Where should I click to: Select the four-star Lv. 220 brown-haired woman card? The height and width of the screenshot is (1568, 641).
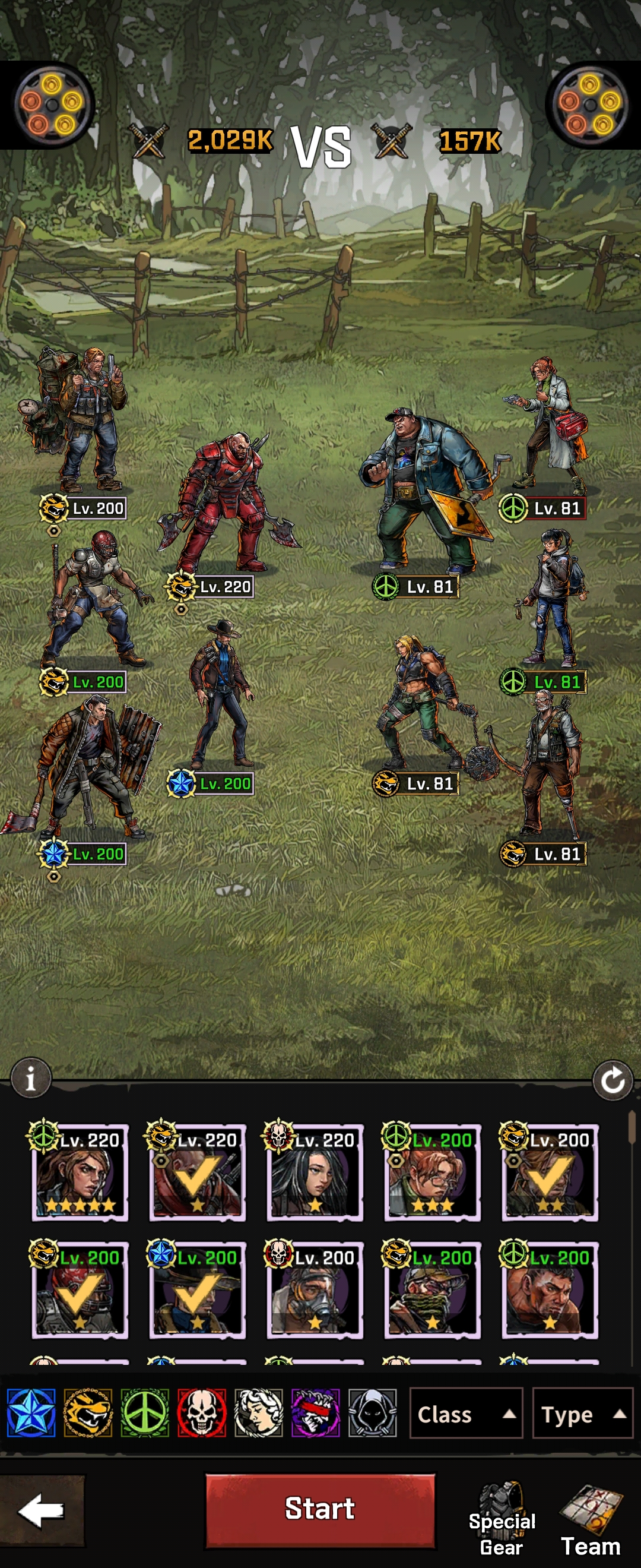pyautogui.click(x=80, y=1172)
